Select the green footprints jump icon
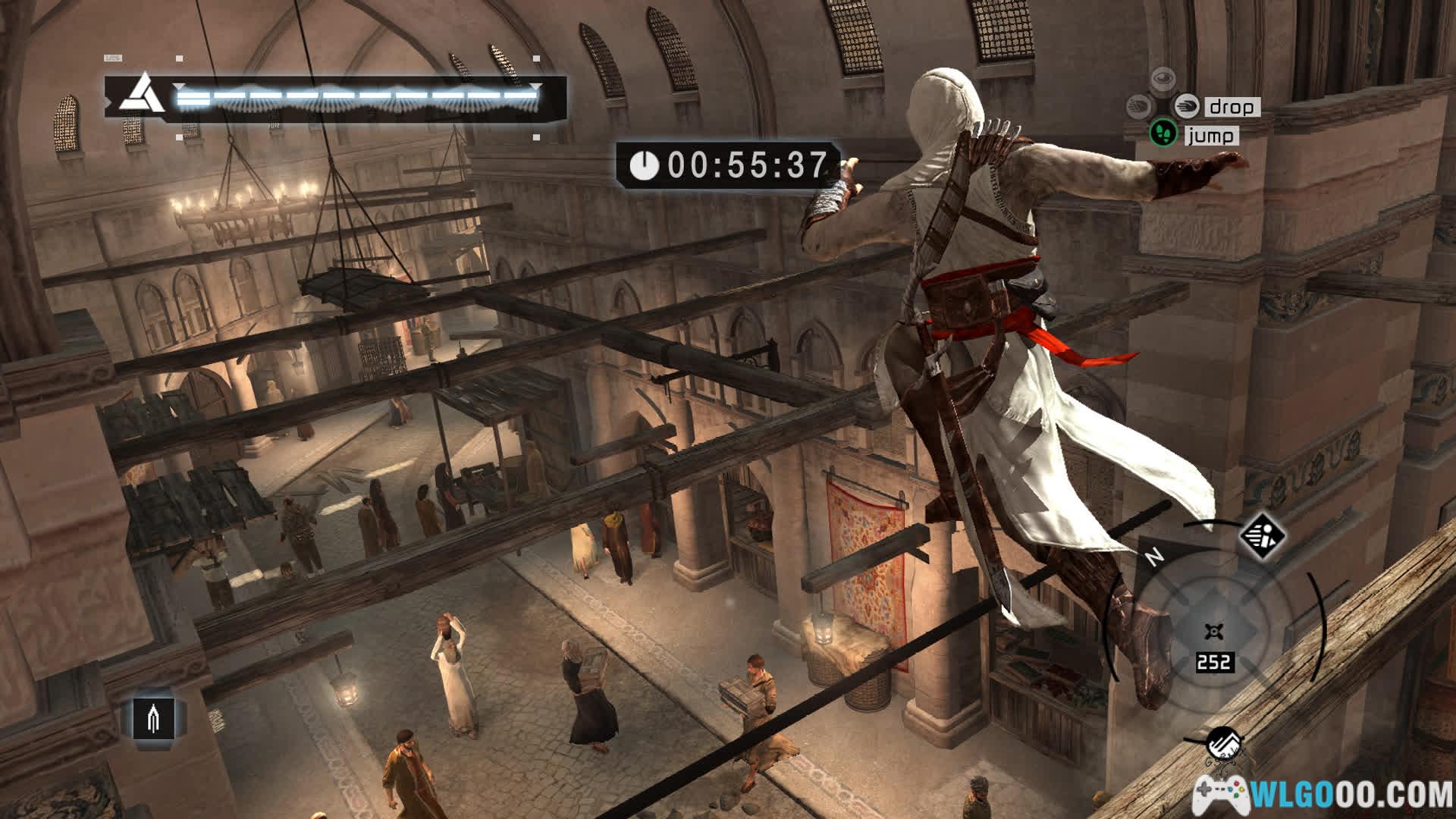This screenshot has height=819, width=1456. point(1163,134)
